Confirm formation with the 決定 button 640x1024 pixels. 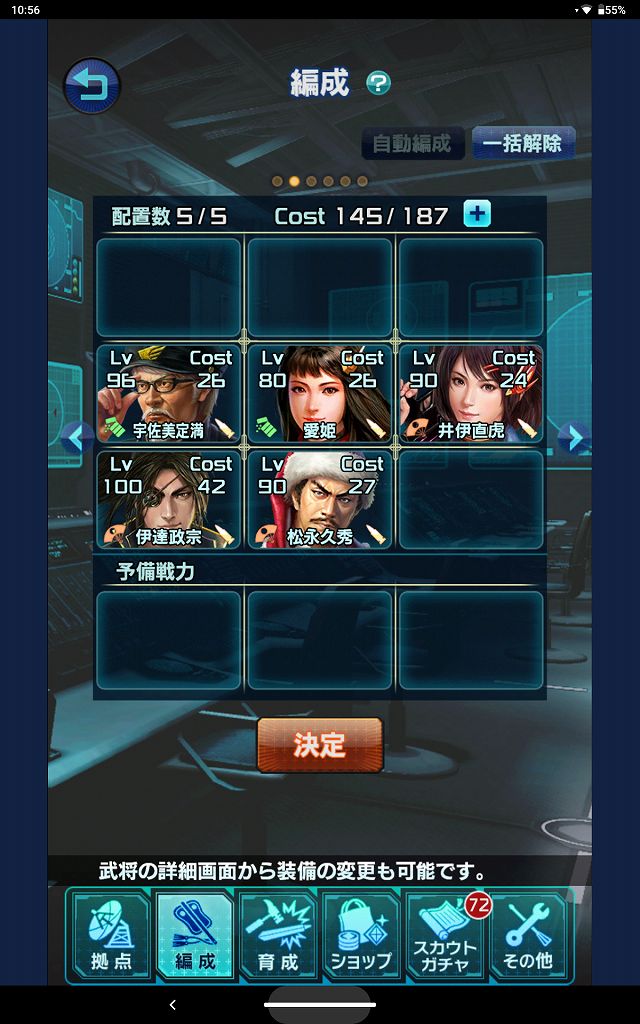[x=320, y=745]
